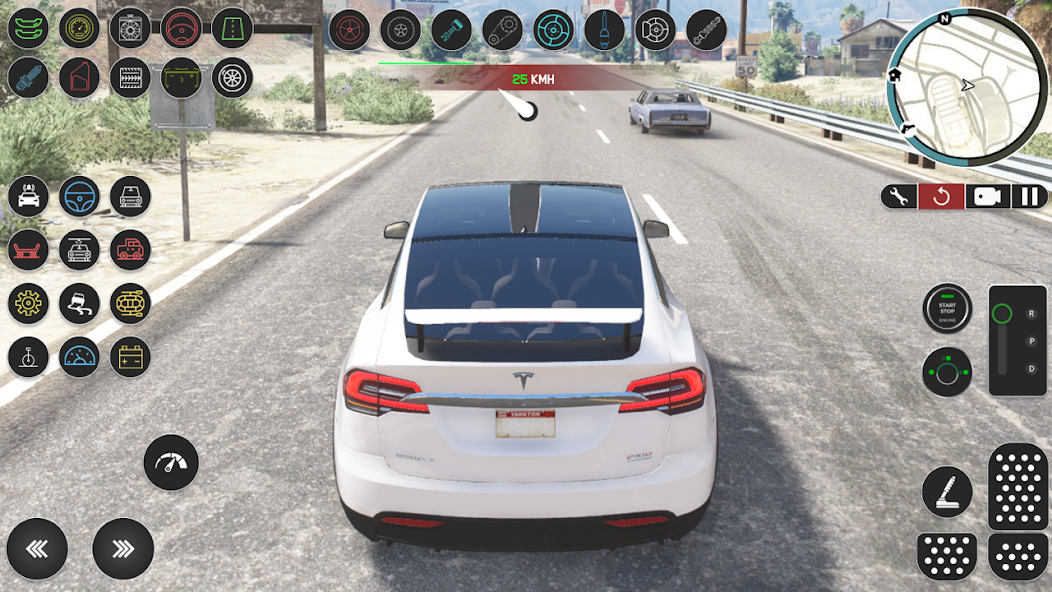Open the piston upgrade icon
The height and width of the screenshot is (592, 1052).
[451, 30]
